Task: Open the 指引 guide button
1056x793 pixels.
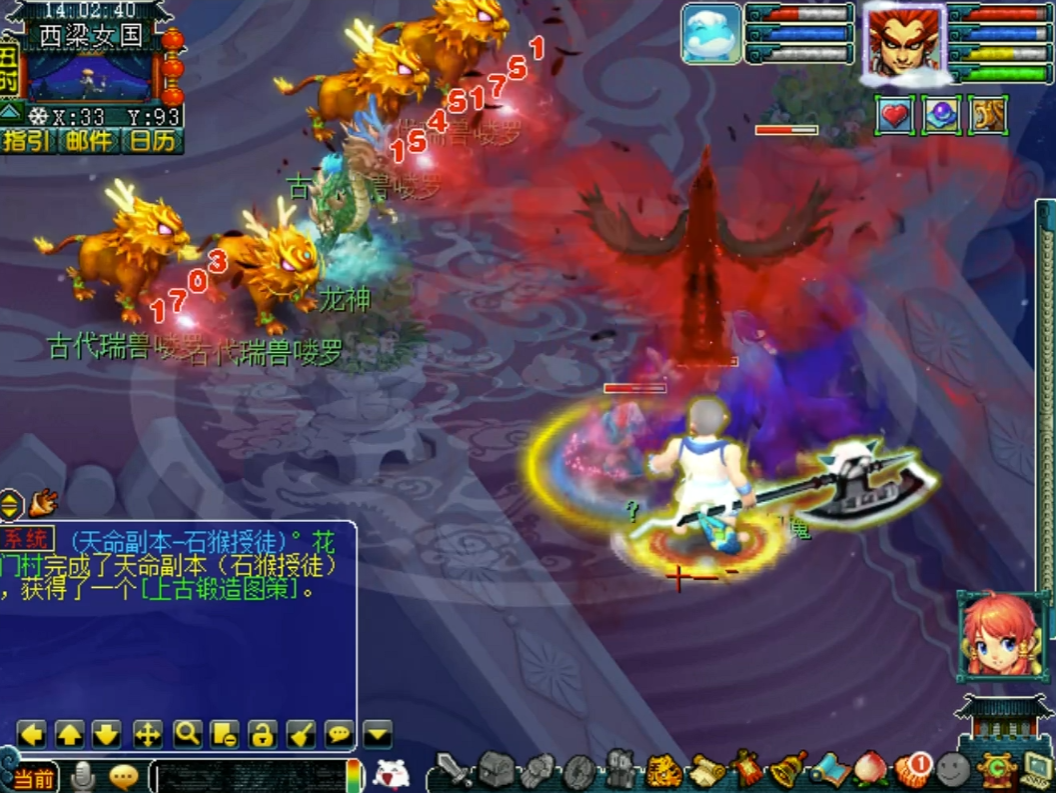Action: 26,140
